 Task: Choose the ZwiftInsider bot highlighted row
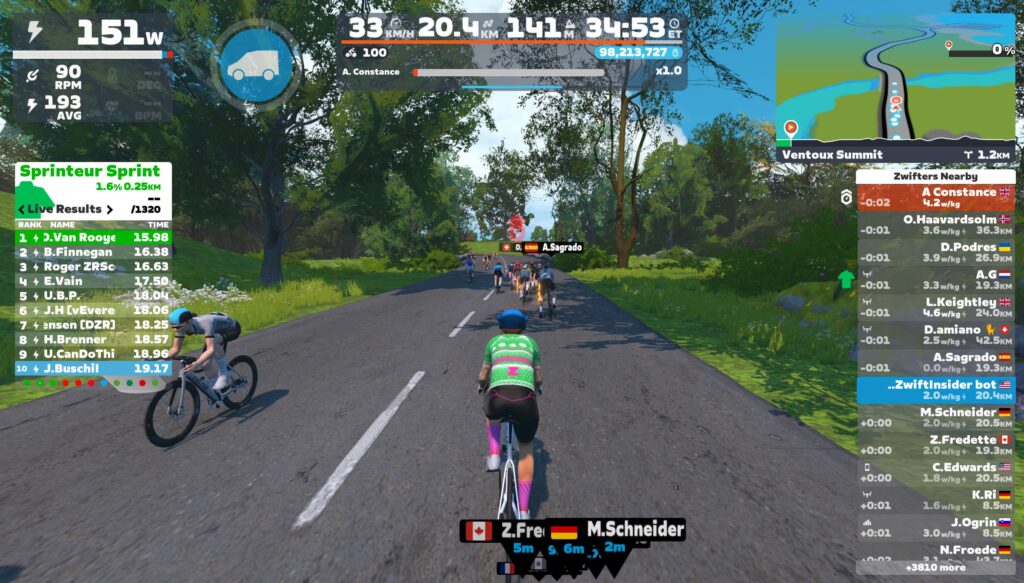(935, 389)
